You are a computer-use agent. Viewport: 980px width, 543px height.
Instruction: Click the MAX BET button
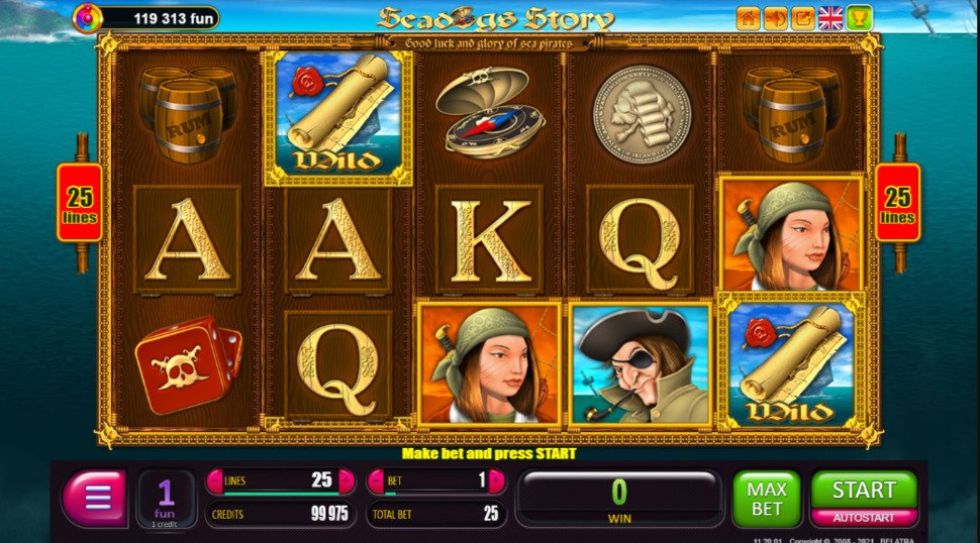tap(766, 498)
